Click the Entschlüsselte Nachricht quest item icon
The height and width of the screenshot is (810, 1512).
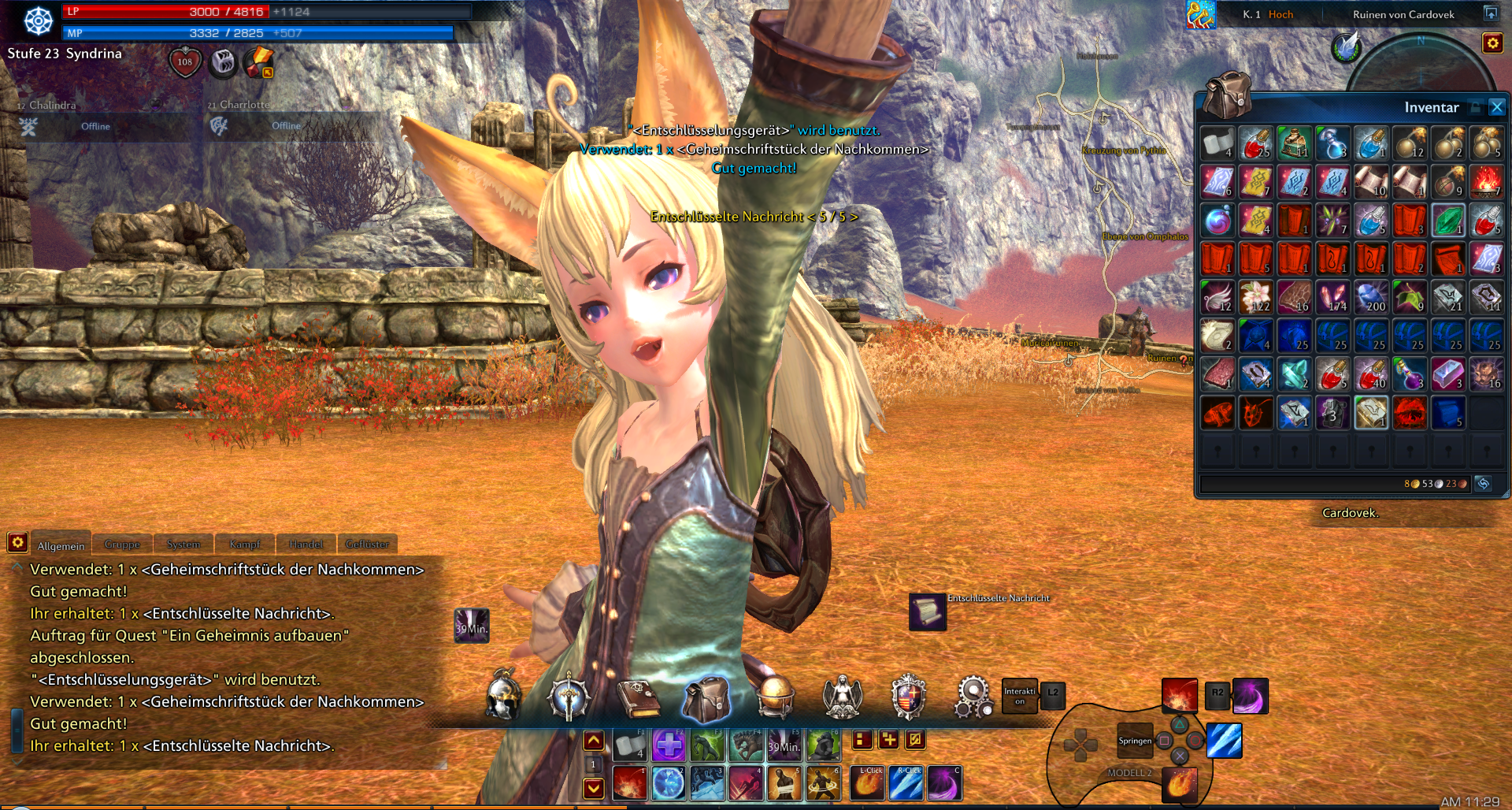[928, 612]
